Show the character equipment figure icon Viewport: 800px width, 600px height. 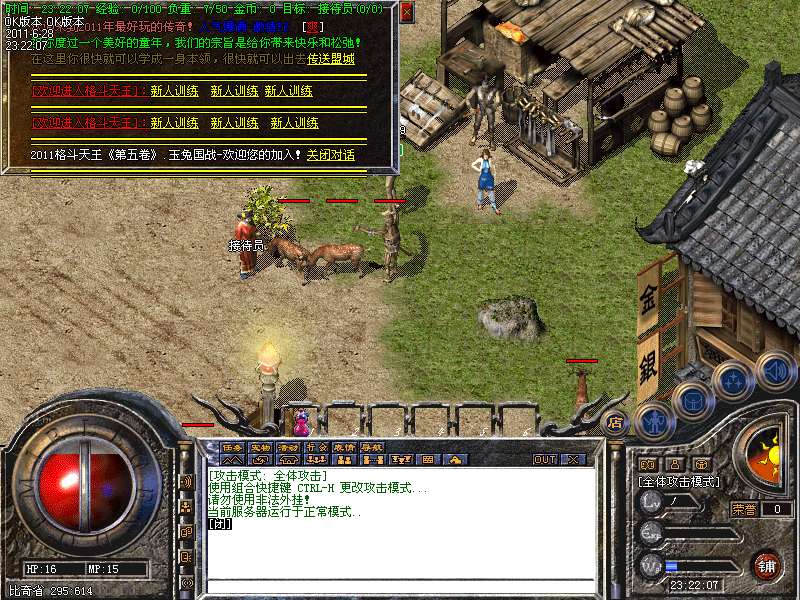tap(653, 420)
